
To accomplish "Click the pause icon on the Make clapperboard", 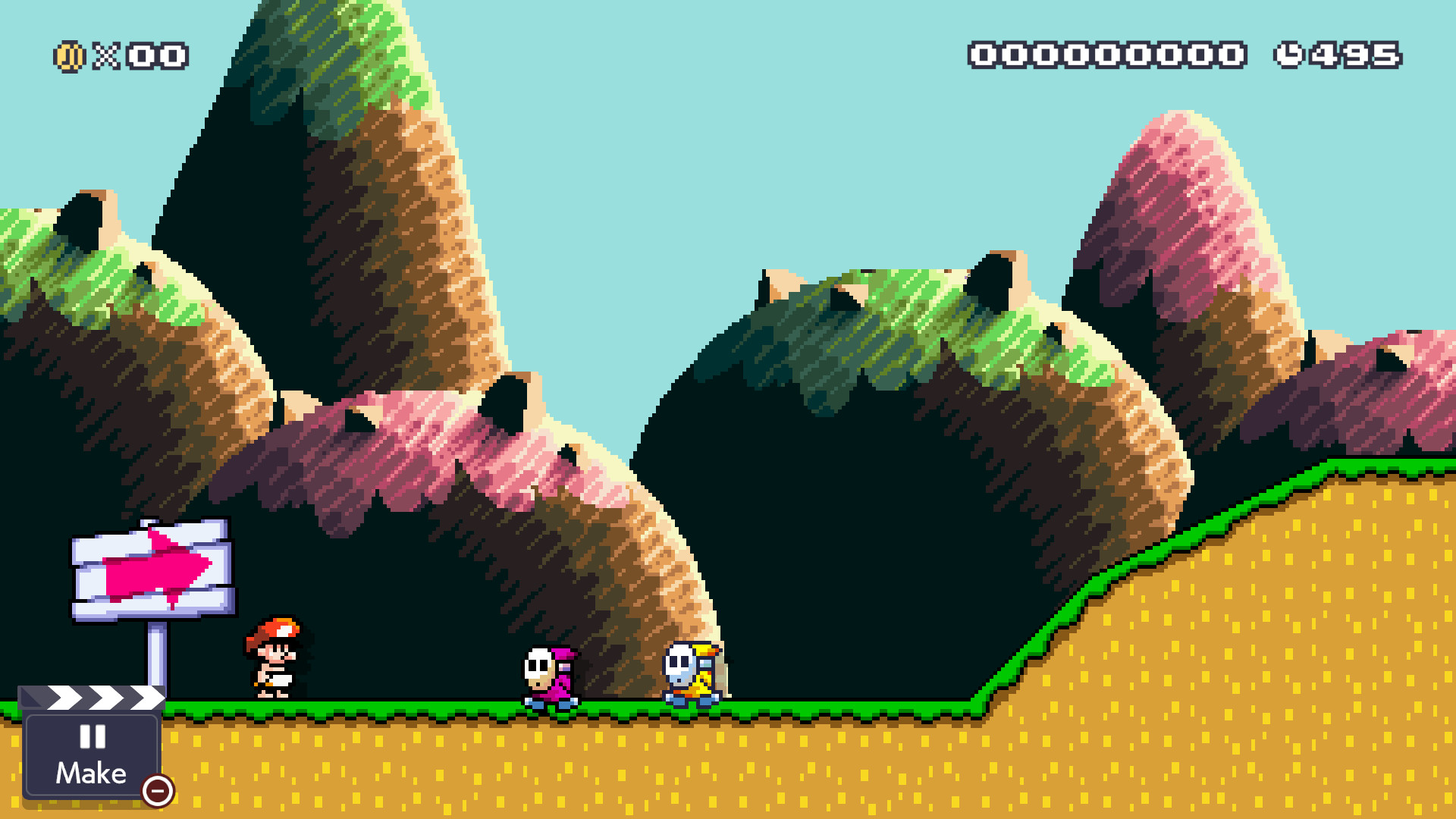I will tap(91, 737).
